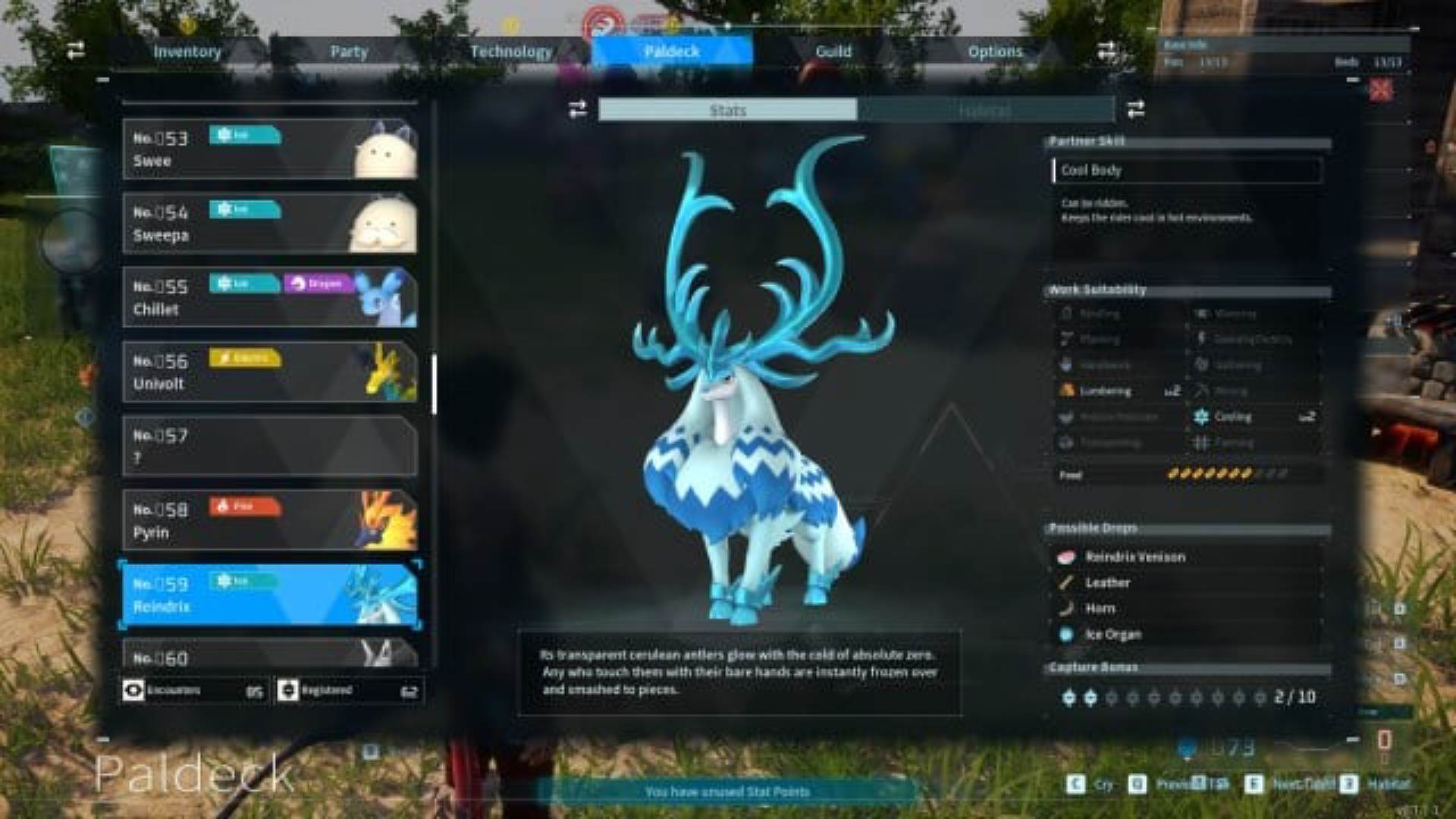
Task: Select the unknown No. 057 entry
Action: 269,446
